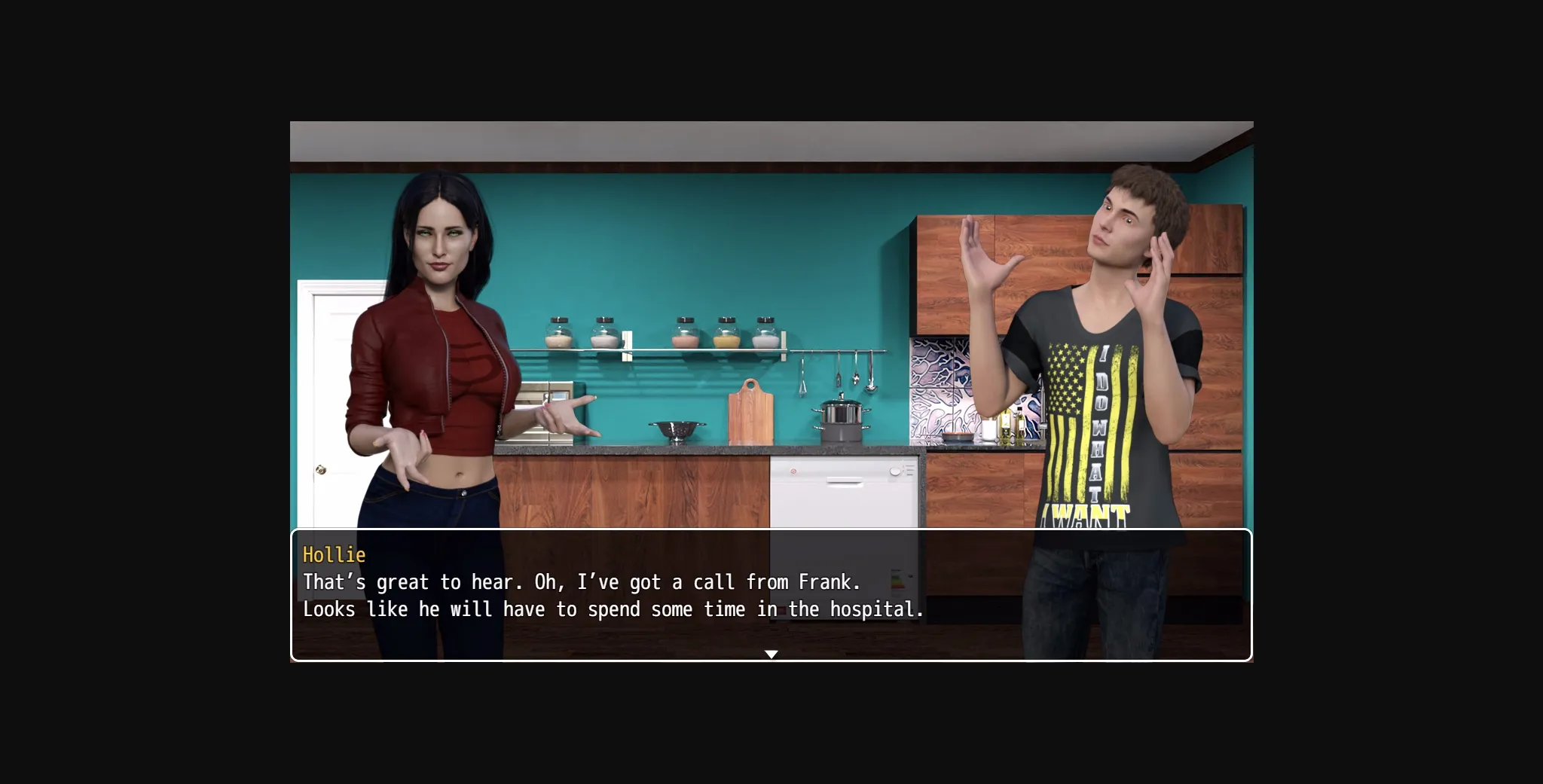This screenshot has height=784, width=1543.
Task: Click the continue arrow below the dialogue
Action: click(x=771, y=654)
